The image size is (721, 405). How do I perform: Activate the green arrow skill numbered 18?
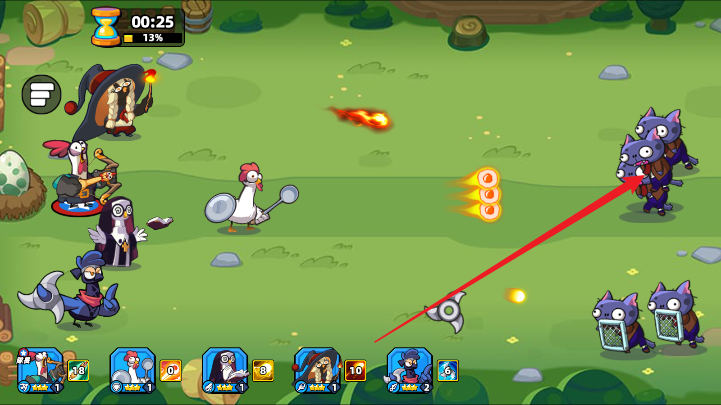(x=78, y=371)
